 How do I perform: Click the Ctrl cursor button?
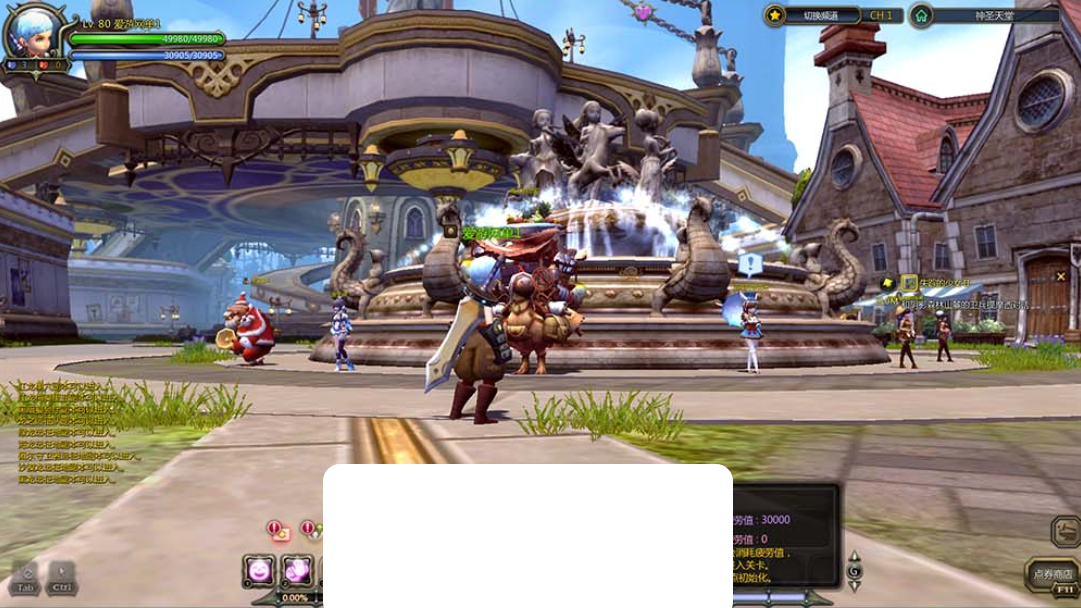pyautogui.click(x=62, y=578)
